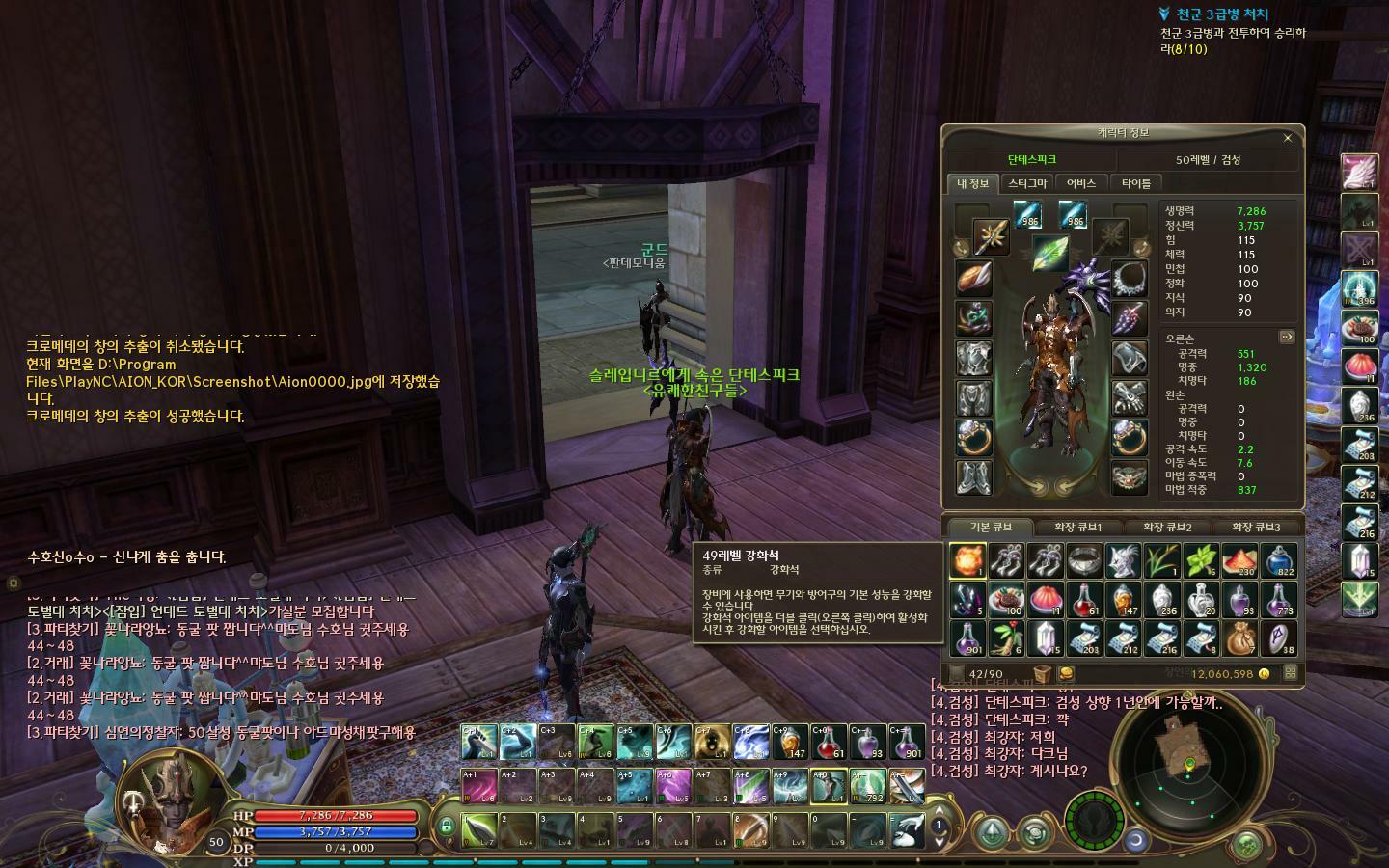The width and height of the screenshot is (1389, 868).
Task: Select the 확장 큐브1 inventory tab
Action: (1077, 528)
